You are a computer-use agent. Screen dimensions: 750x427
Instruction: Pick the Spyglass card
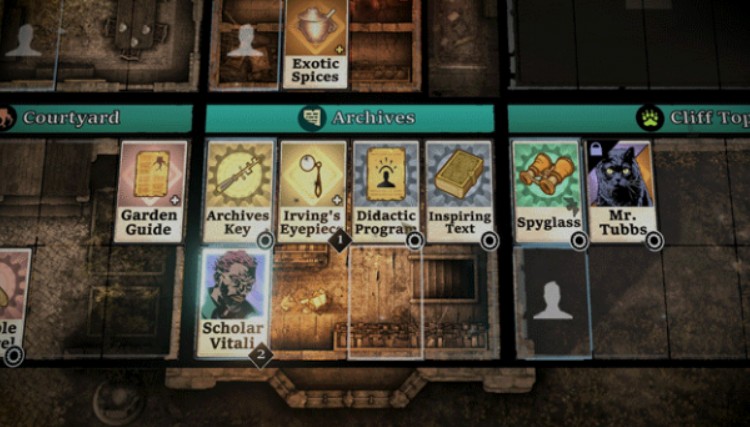(x=548, y=190)
